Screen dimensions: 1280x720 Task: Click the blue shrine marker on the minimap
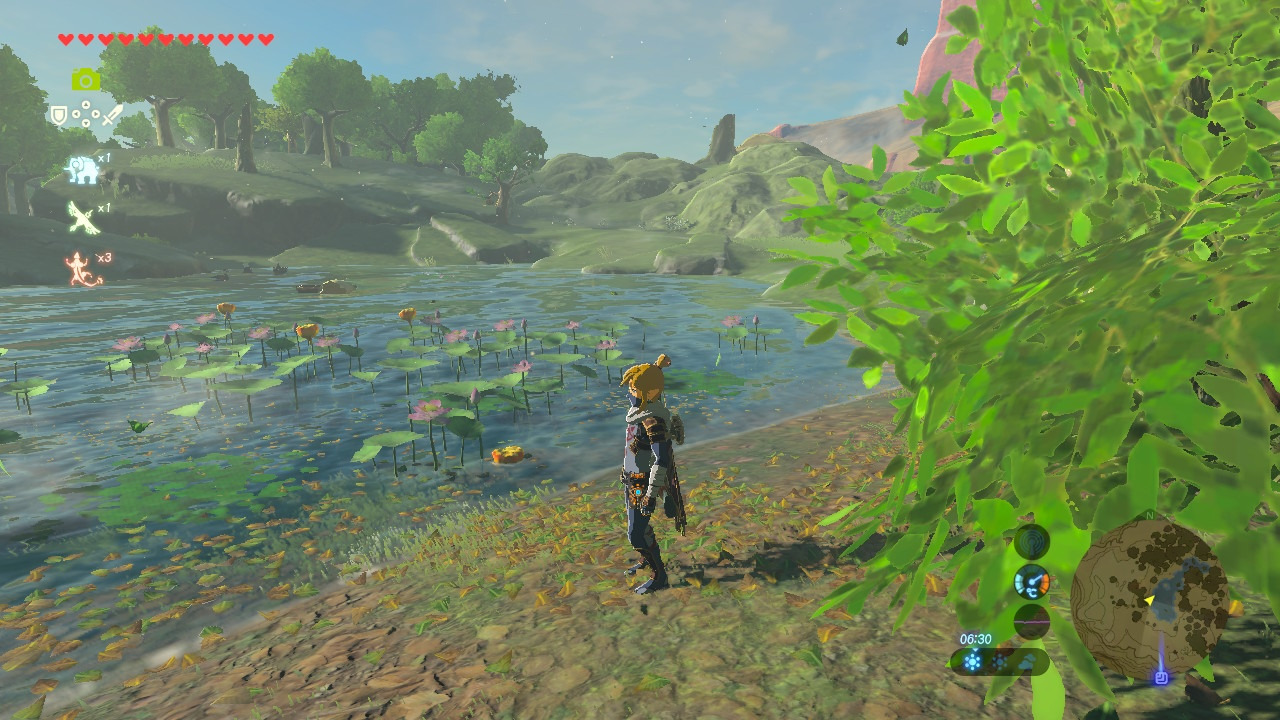pos(1160,677)
